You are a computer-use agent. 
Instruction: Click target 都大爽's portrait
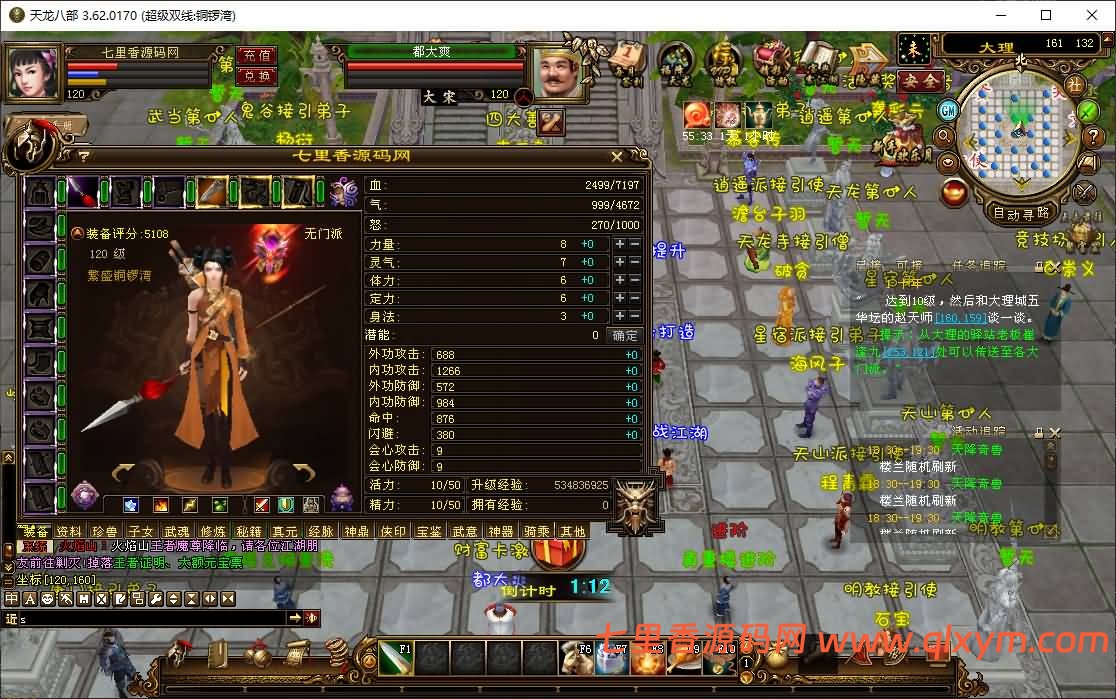557,73
